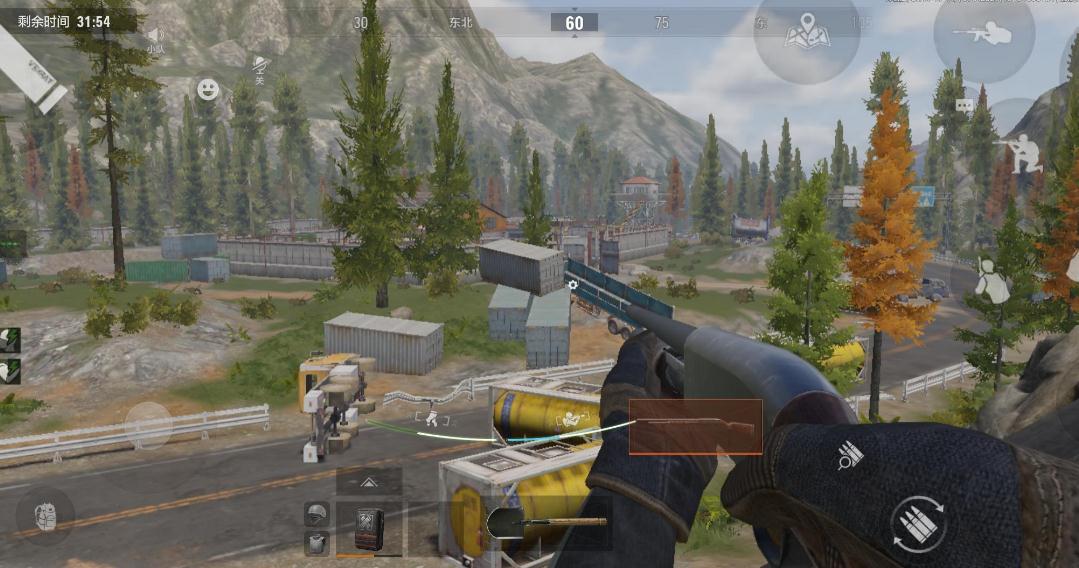1079x568 pixels.
Task: Expand the quick item list arrow
Action: click(x=369, y=482)
